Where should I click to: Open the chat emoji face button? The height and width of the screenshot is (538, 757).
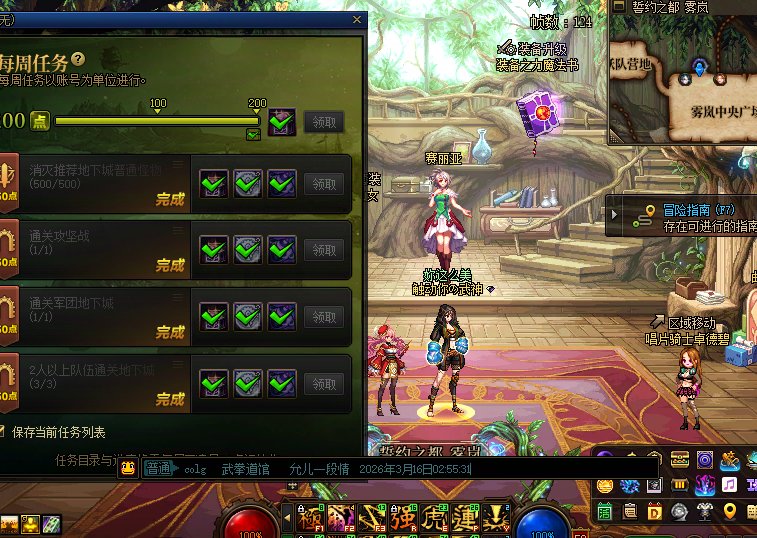(x=129, y=469)
